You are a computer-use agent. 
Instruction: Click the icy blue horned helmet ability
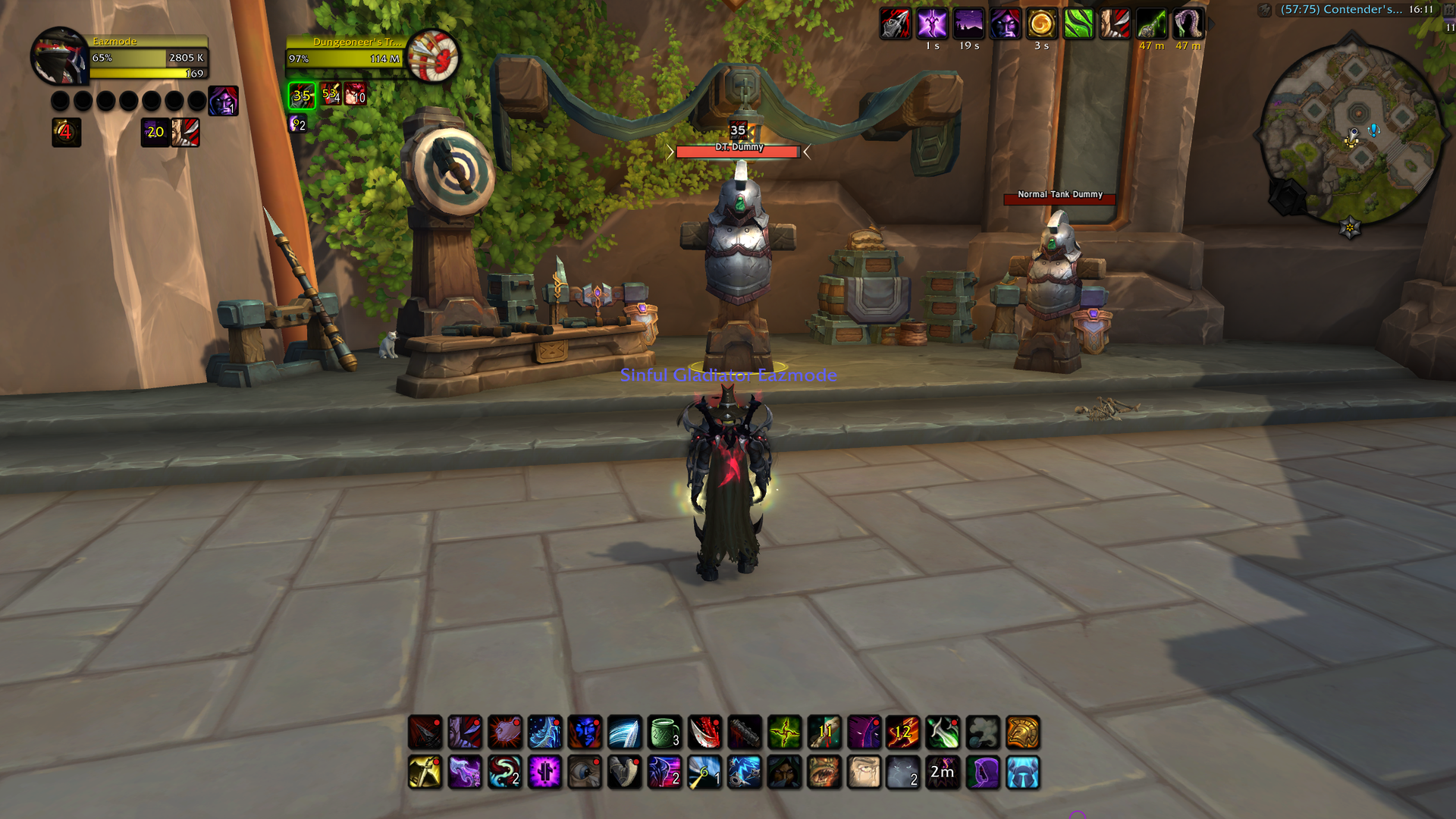1023,773
